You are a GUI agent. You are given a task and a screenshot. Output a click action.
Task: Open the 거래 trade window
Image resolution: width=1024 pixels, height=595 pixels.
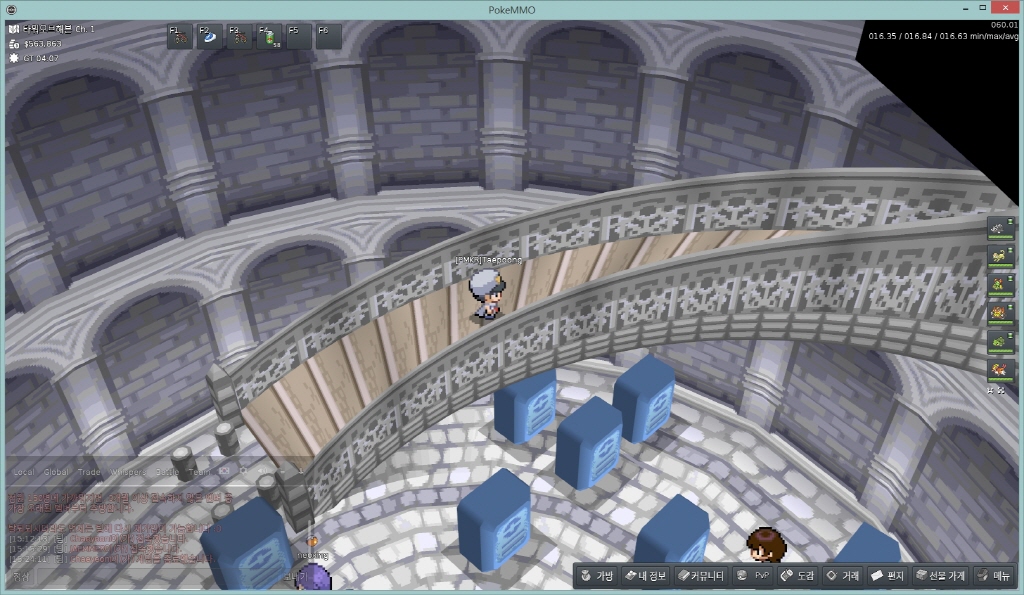[843, 576]
